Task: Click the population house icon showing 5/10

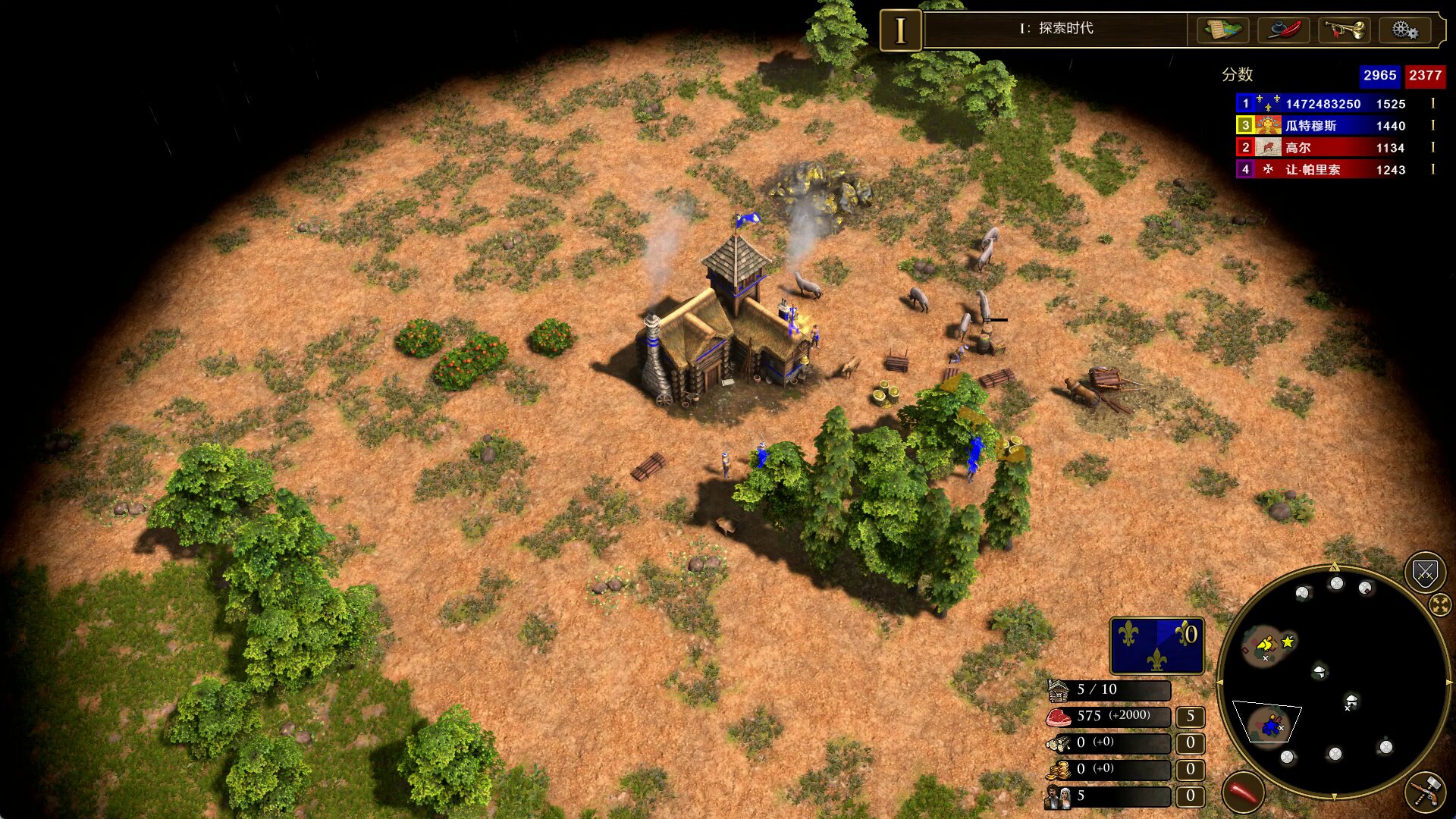Action: 1059,690
